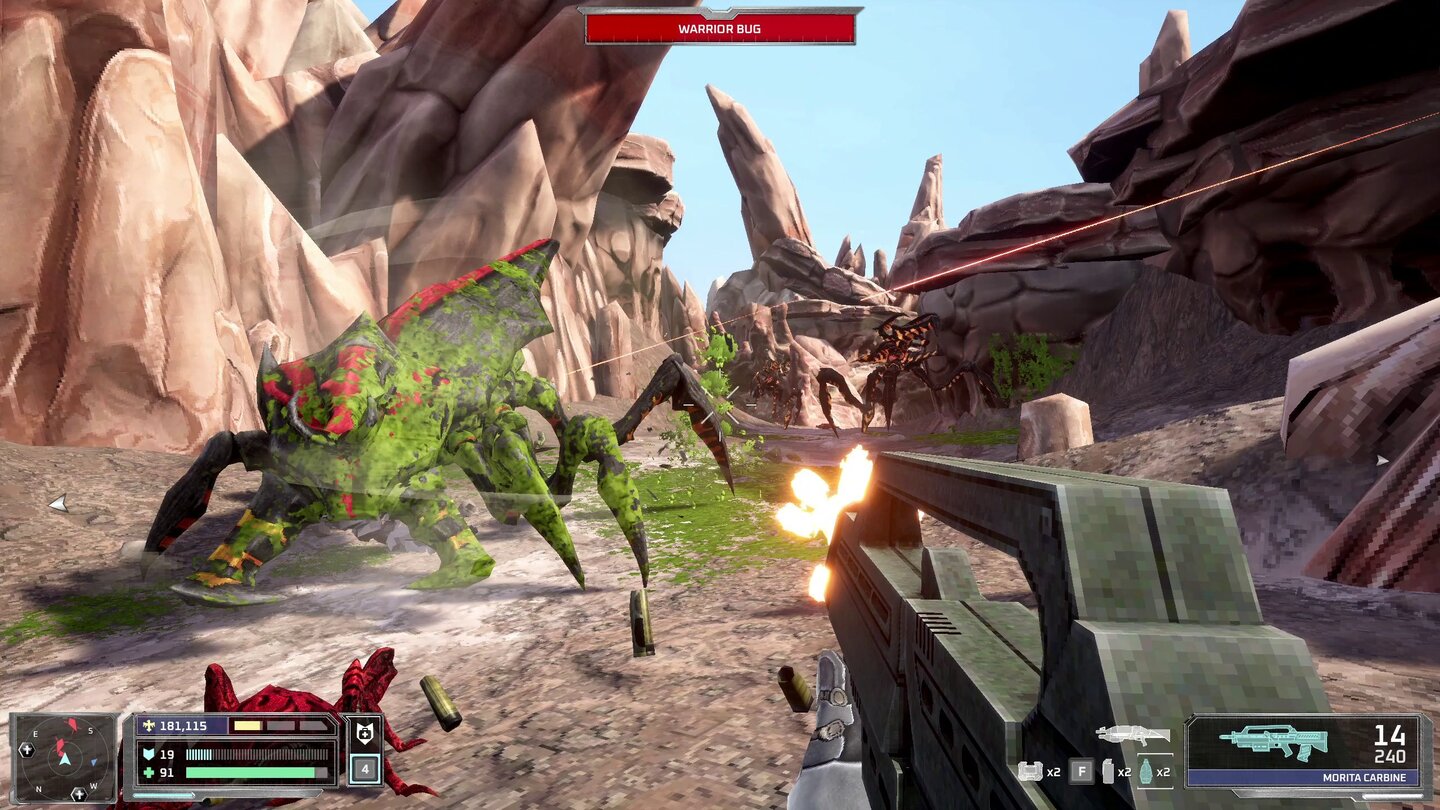Click the top plus marker on the minimap
The width and height of the screenshot is (1440, 810).
coord(26,750)
